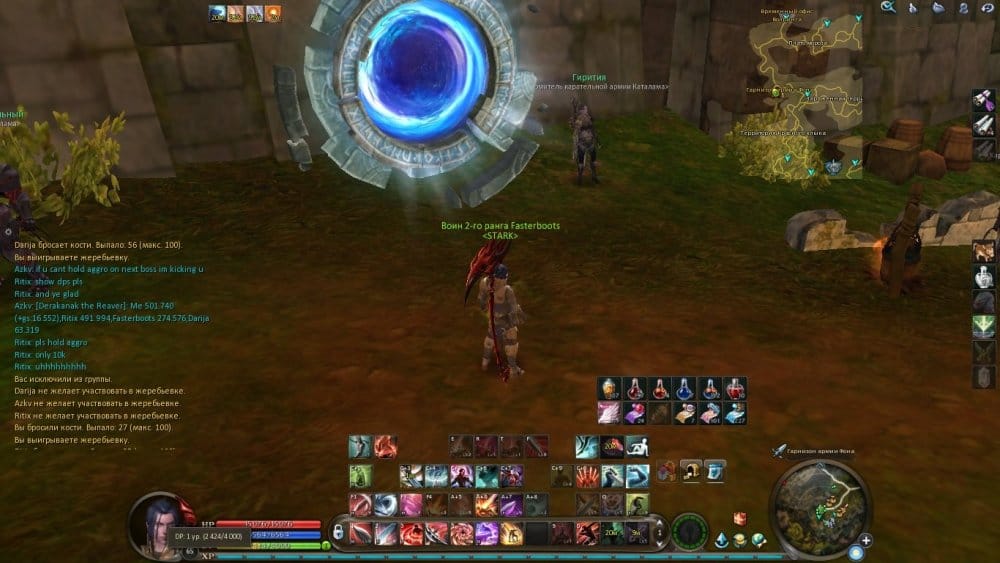Click the padlock to lock the quickbar
The width and height of the screenshot is (1000, 563).
(x=339, y=532)
